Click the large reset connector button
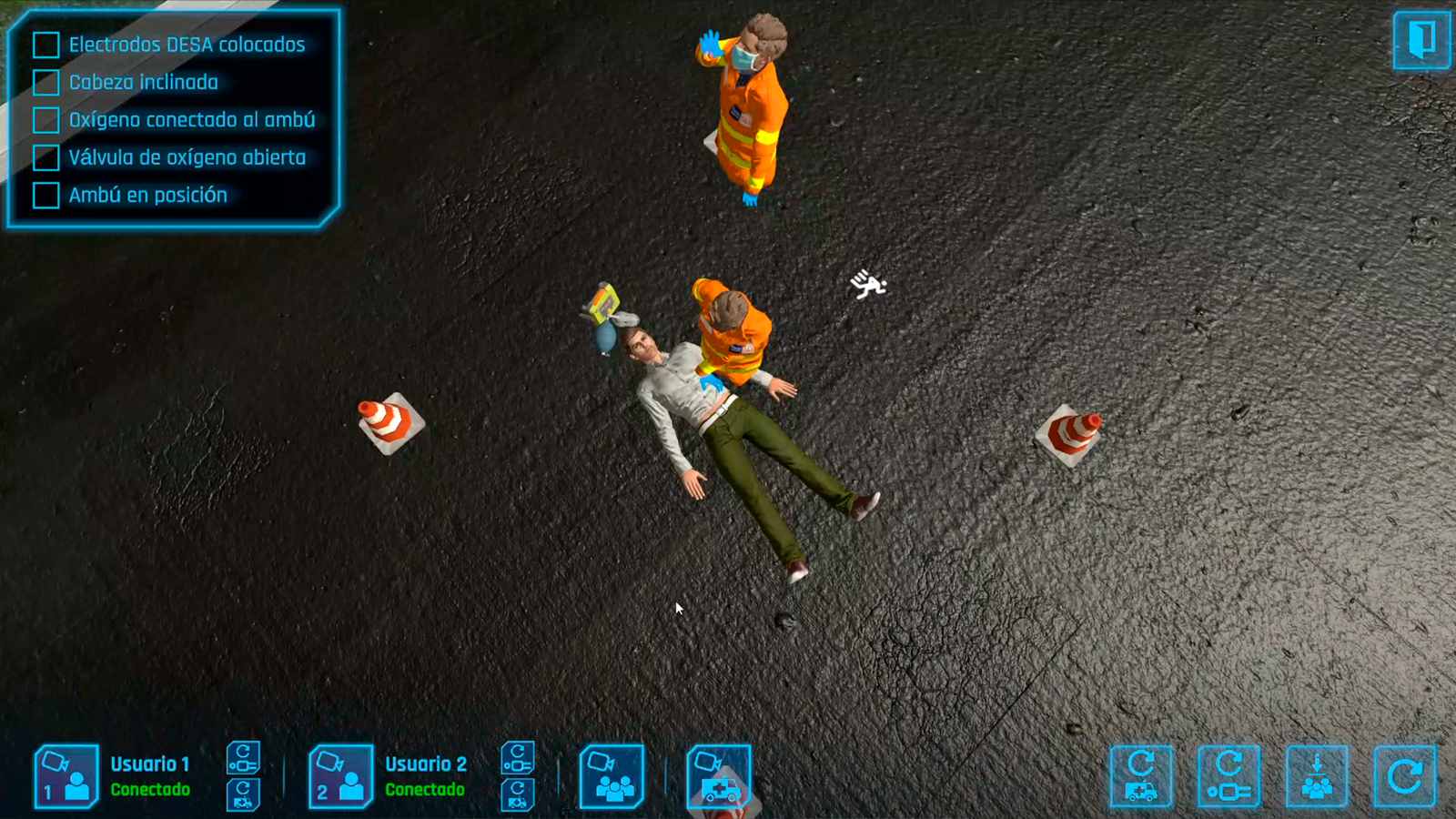This screenshot has height=819, width=1456. click(1228, 776)
